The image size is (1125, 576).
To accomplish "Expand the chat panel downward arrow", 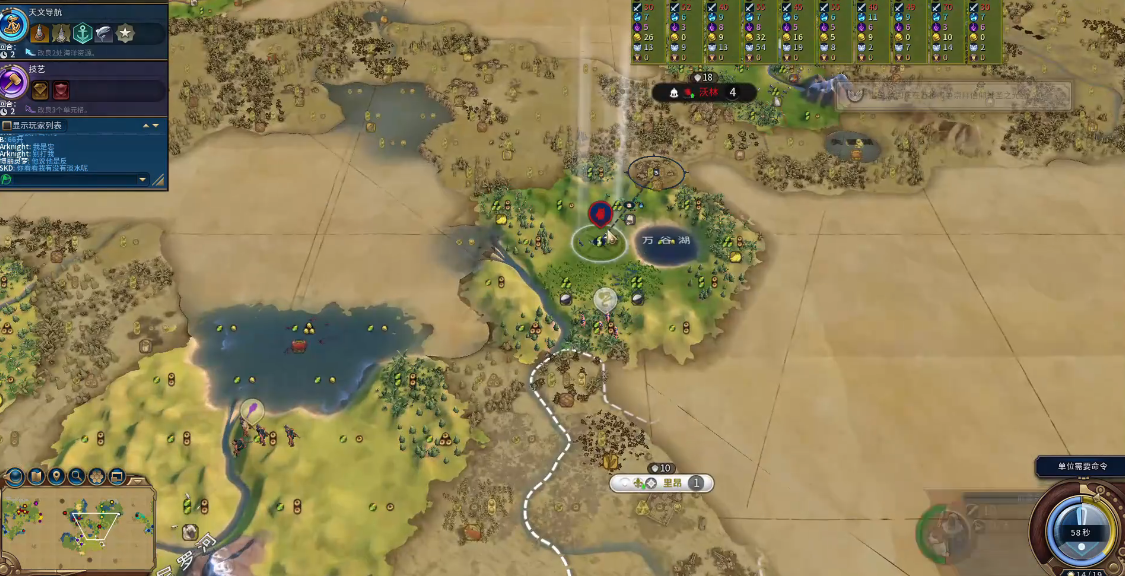I will pyautogui.click(x=155, y=126).
